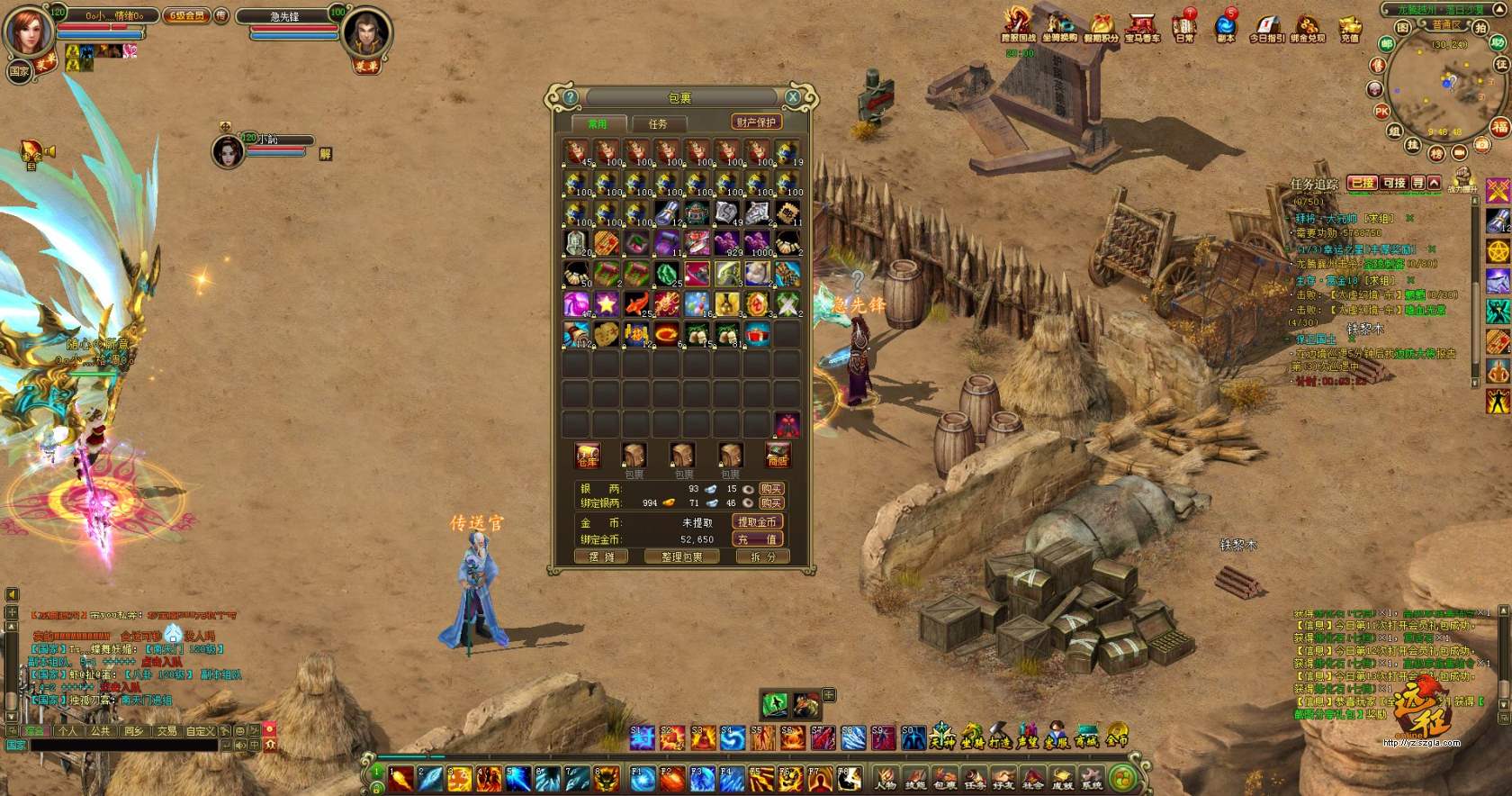Click the 整理包裹 sort bag button
The height and width of the screenshot is (796, 1512).
(682, 557)
